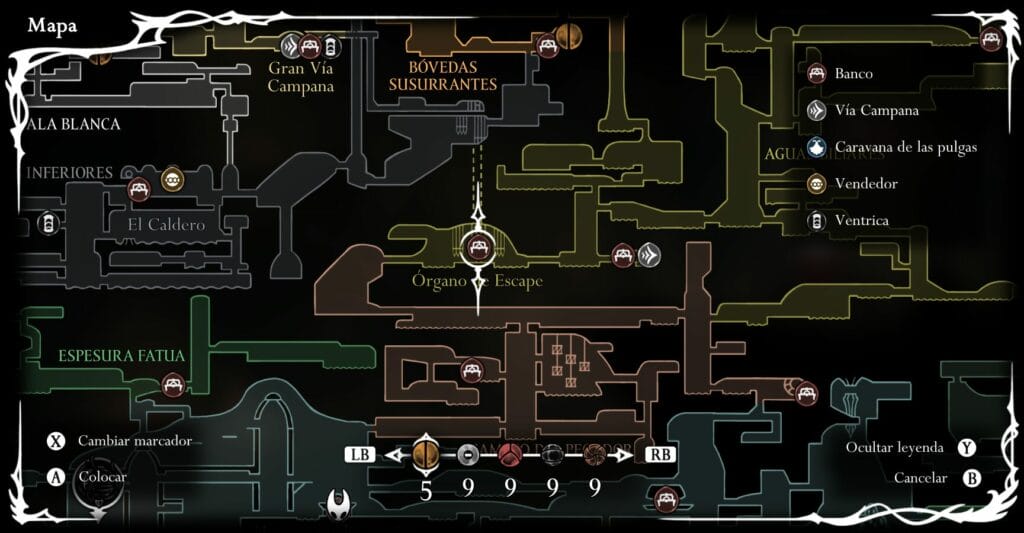The width and height of the screenshot is (1024, 533).
Task: Select the dark orb map marker
Action: click(552, 455)
